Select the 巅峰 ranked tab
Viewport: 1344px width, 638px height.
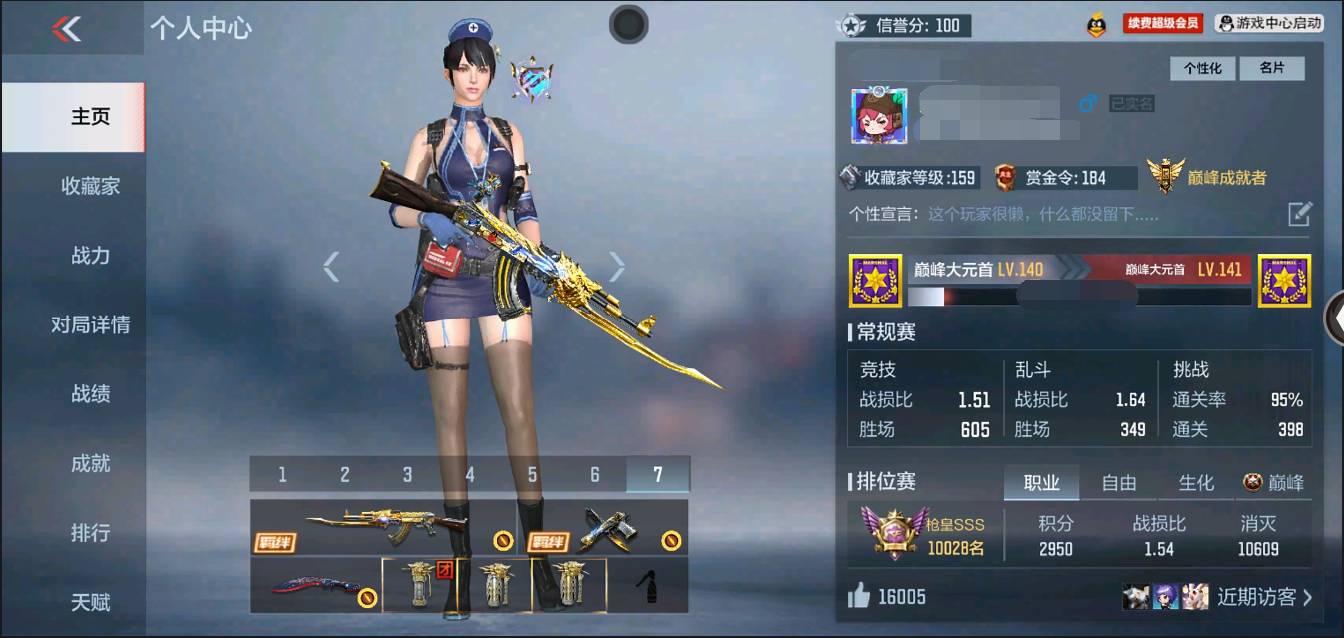point(1274,483)
